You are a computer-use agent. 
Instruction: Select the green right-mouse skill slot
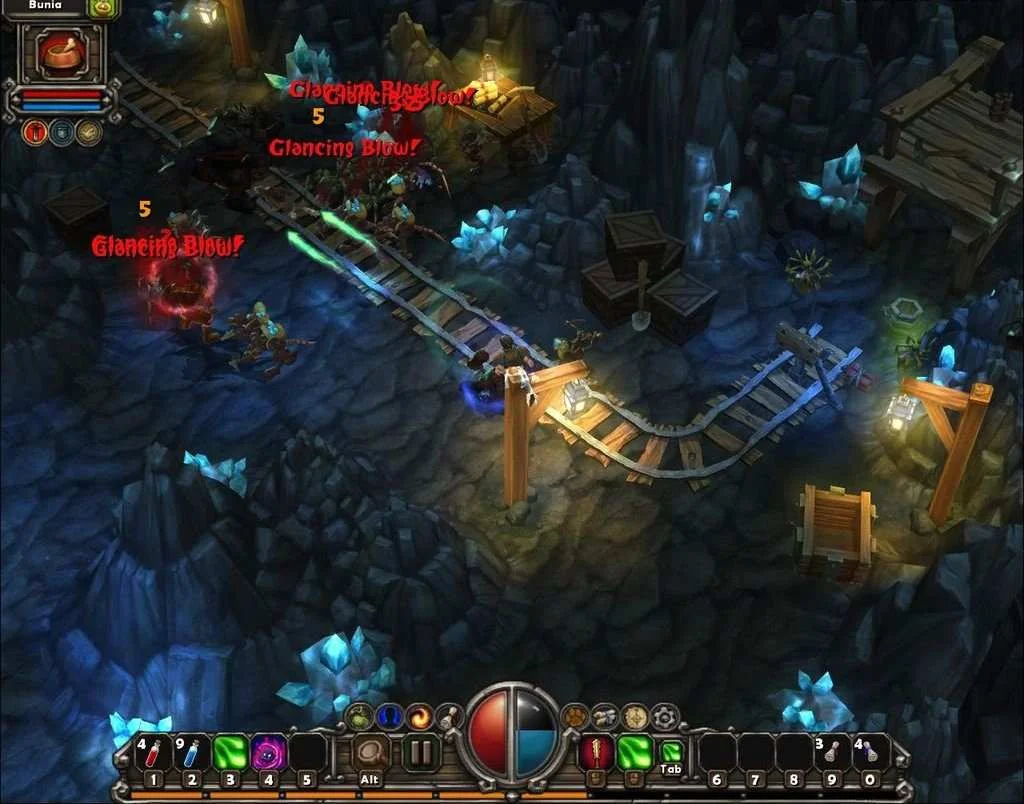point(635,753)
